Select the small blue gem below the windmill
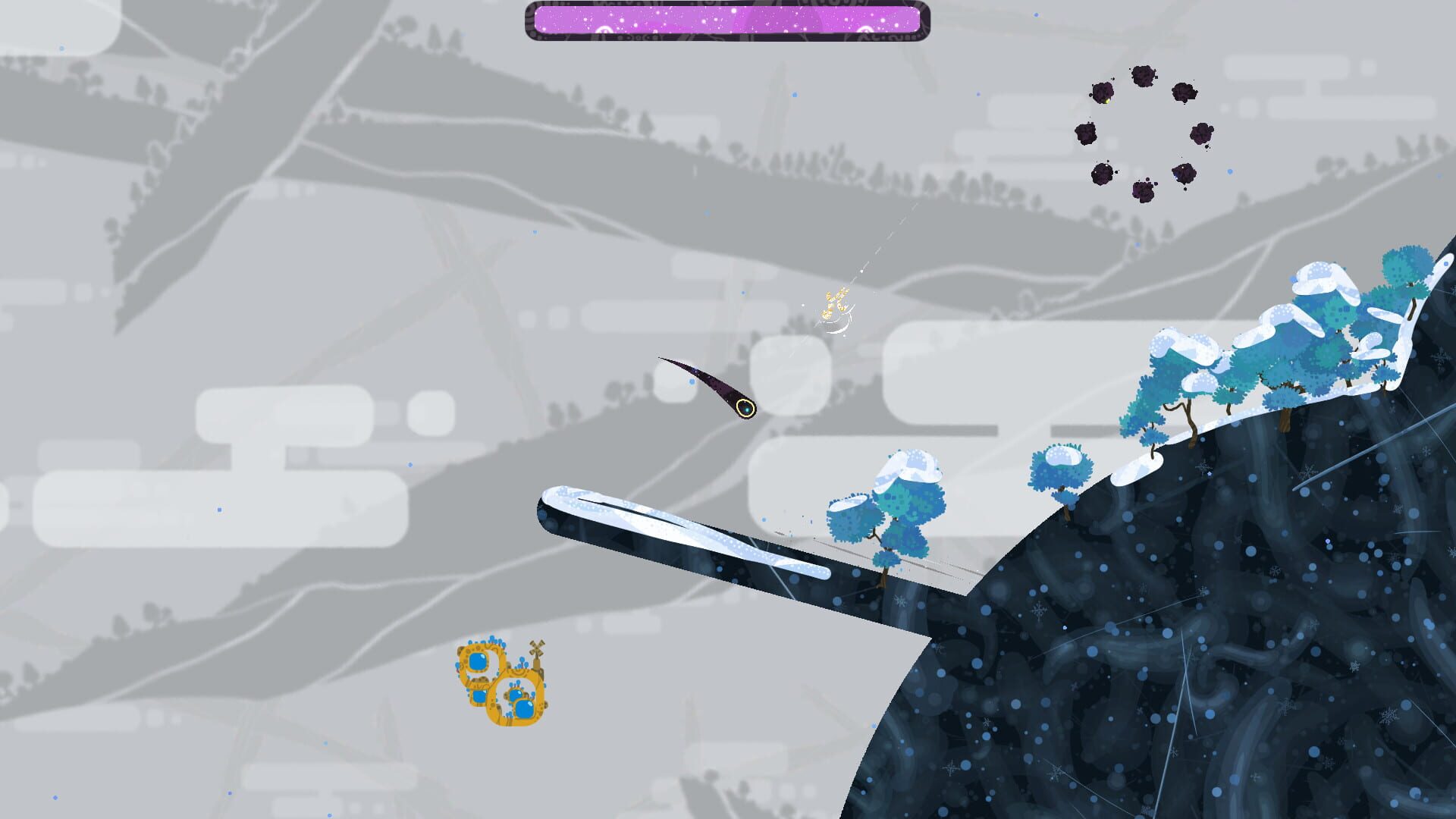 pos(516,695)
